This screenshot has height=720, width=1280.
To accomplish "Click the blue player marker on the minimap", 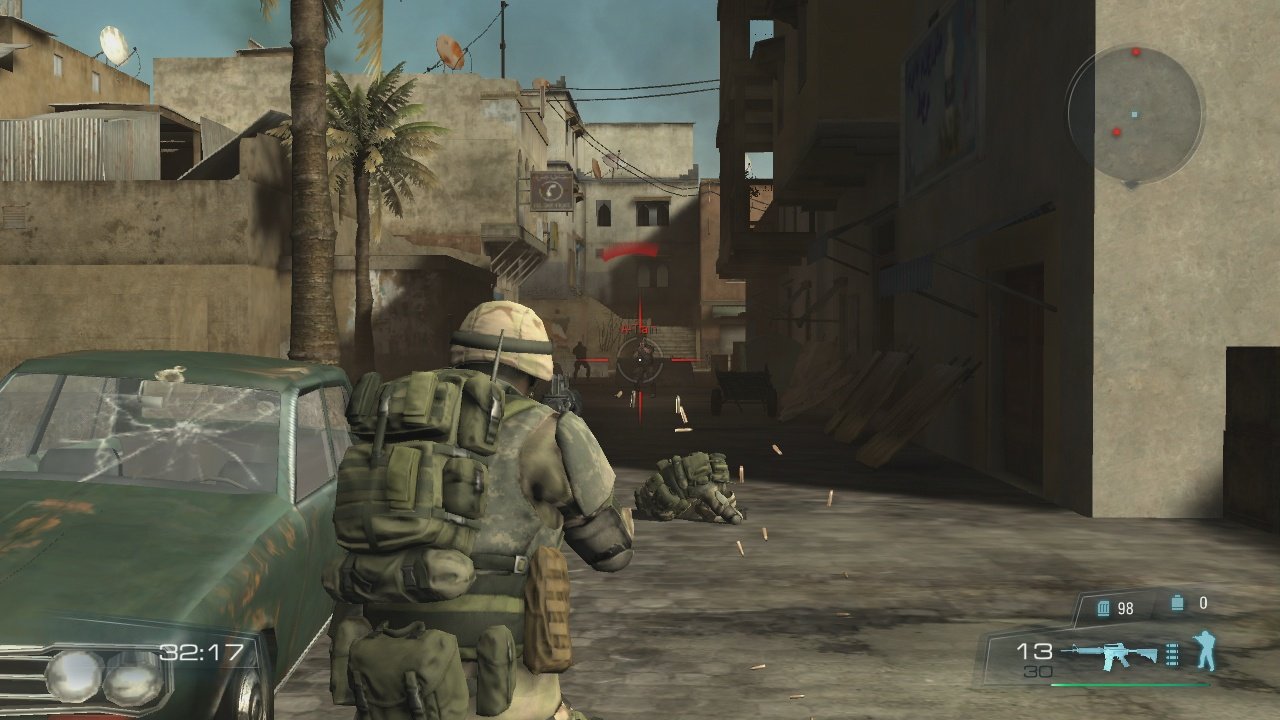I will pyautogui.click(x=1134, y=114).
